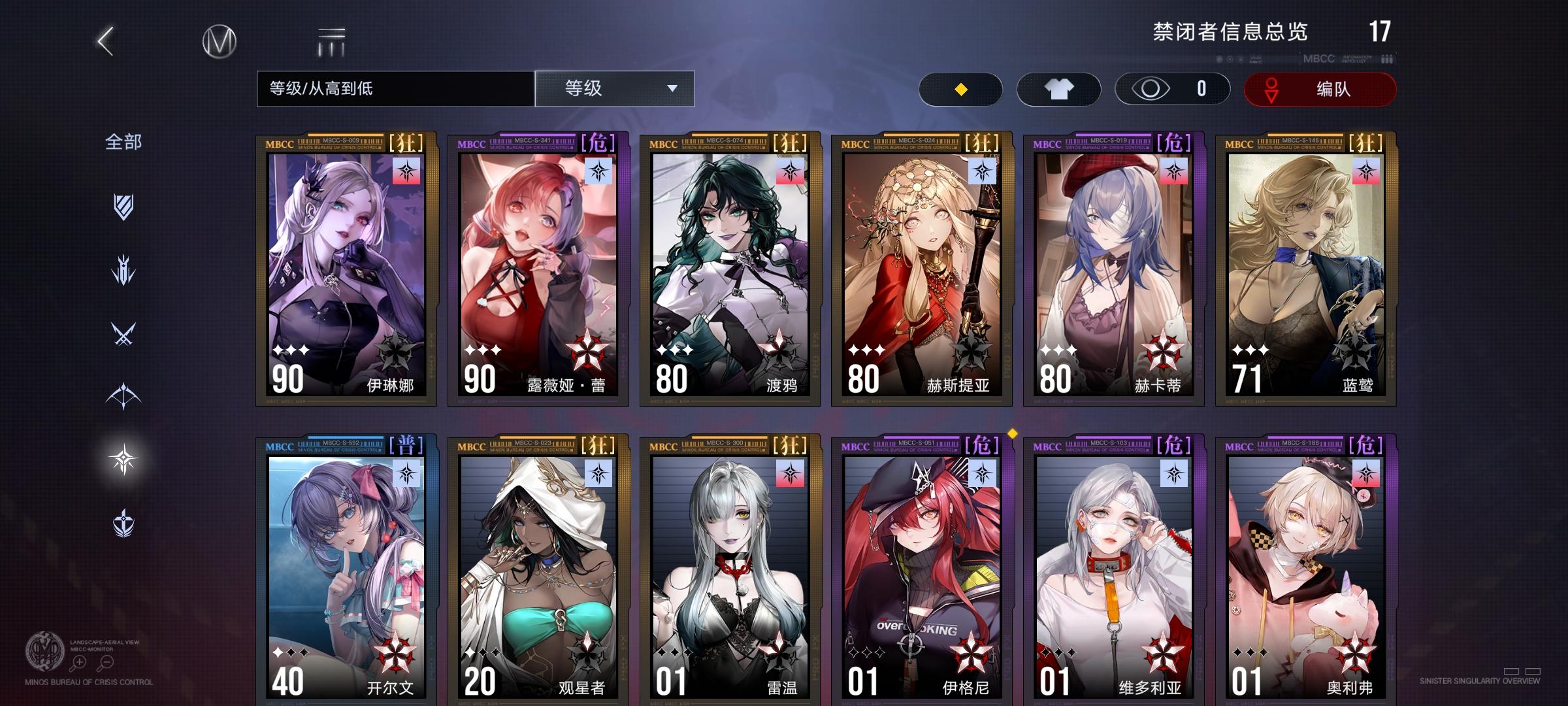
Task: Collapse the sort dropdown arrow
Action: pyautogui.click(x=673, y=90)
